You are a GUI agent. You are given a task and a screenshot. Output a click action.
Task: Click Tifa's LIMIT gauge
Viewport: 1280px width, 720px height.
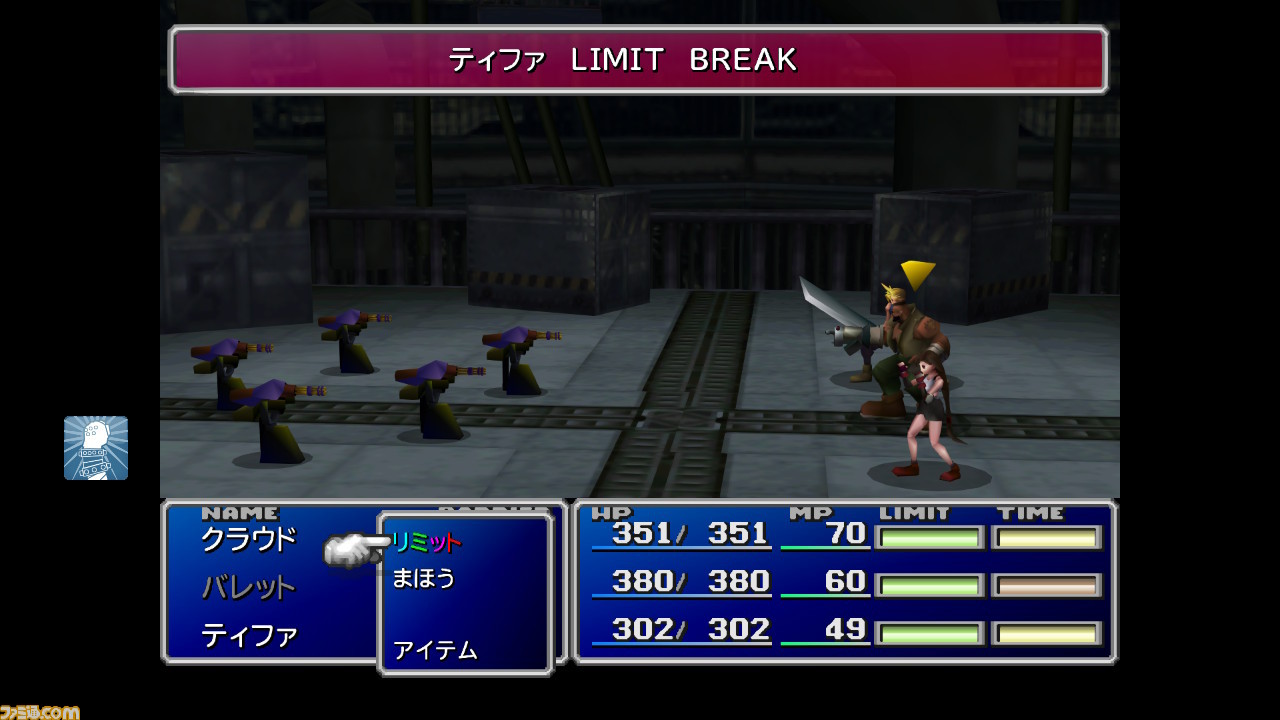tap(930, 633)
